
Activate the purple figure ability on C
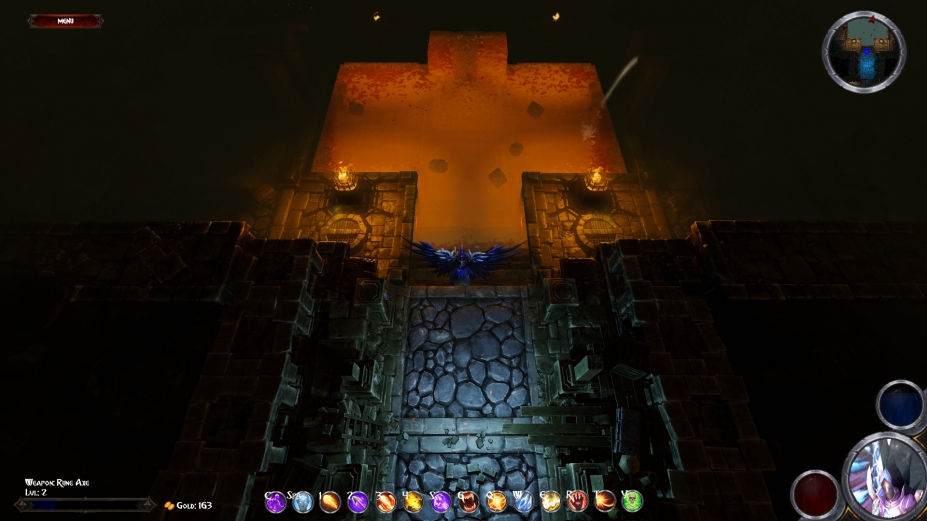click(276, 502)
